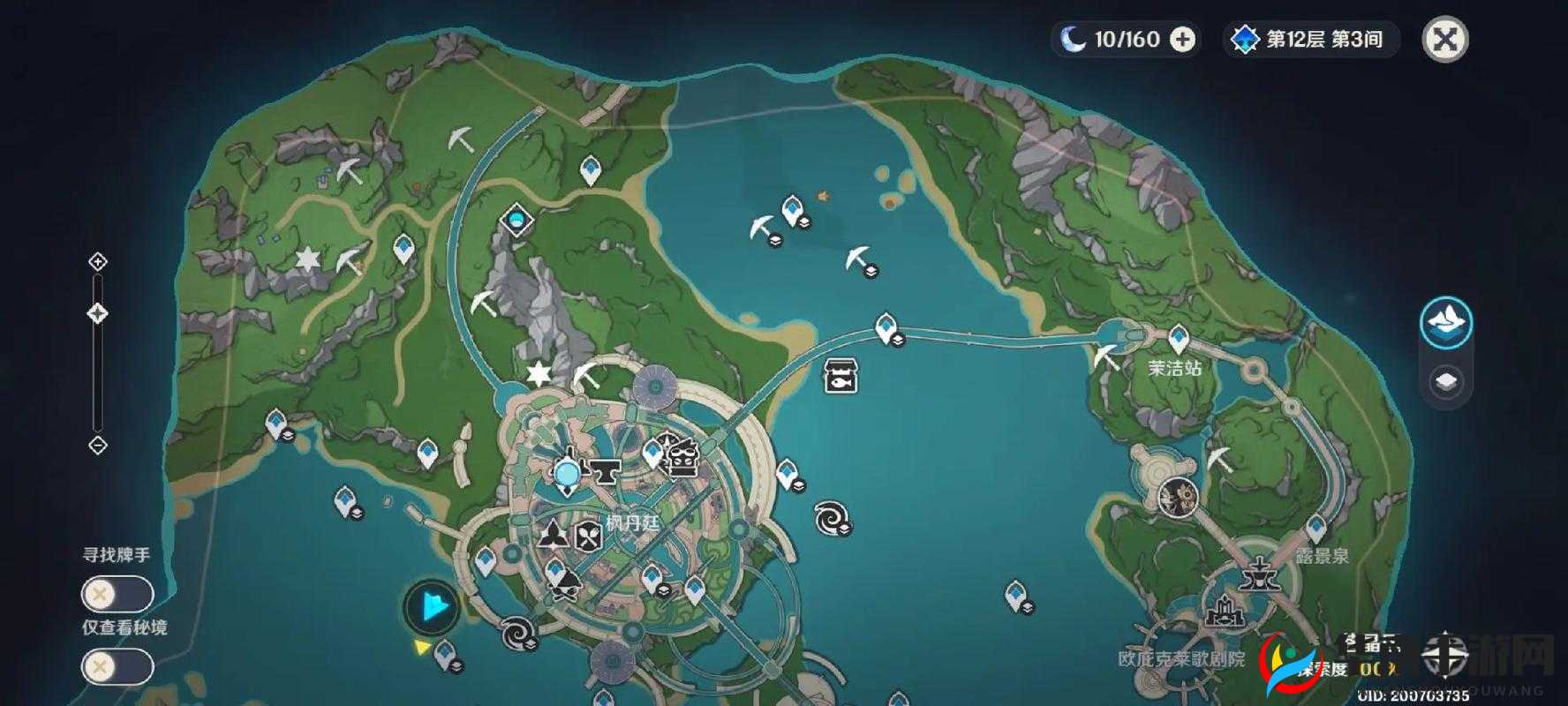Image resolution: width=1568 pixels, height=706 pixels.
Task: Click the zoom slider handle
Action: [x=98, y=313]
